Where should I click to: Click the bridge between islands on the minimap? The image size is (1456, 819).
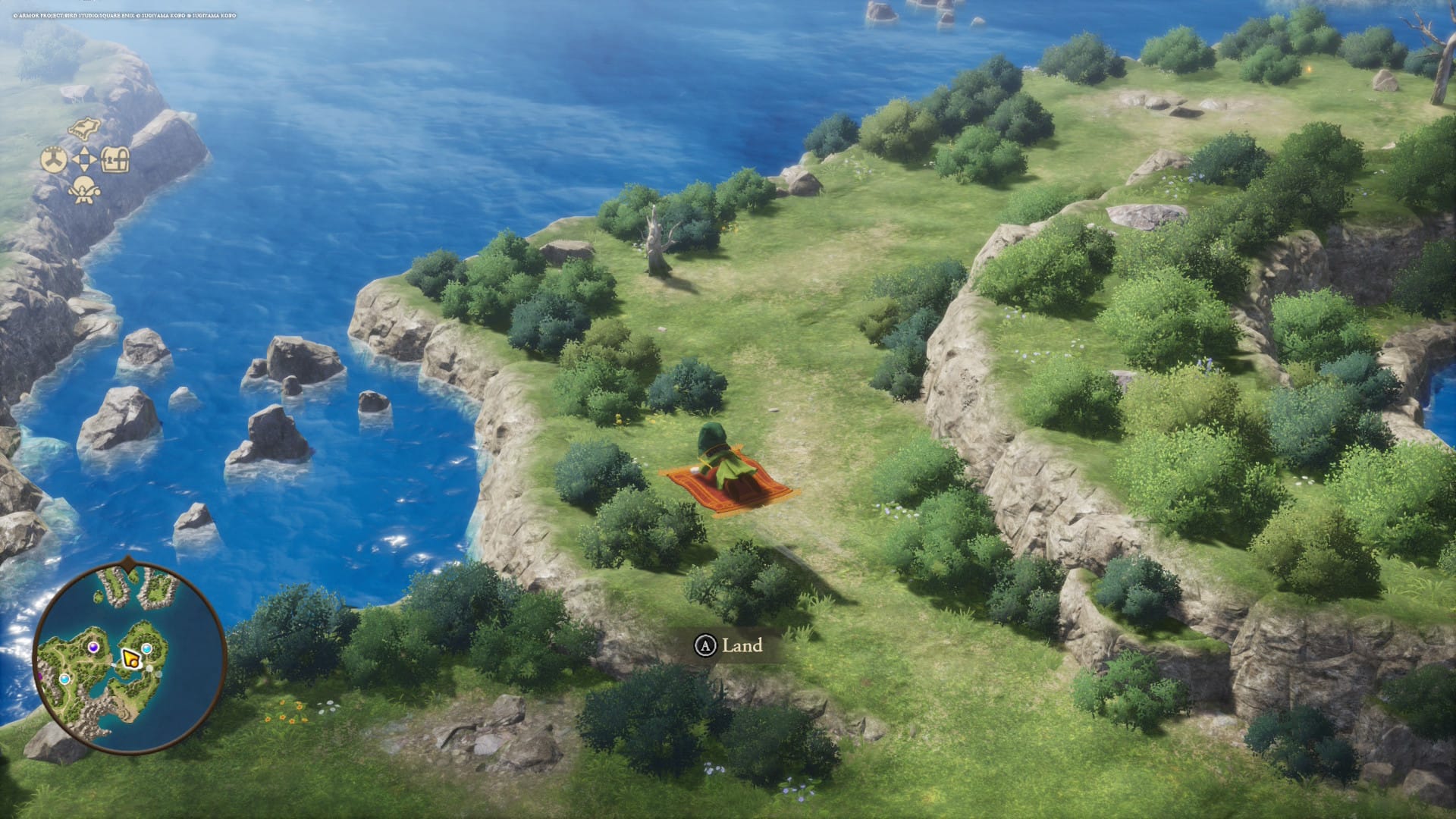click(x=115, y=664)
